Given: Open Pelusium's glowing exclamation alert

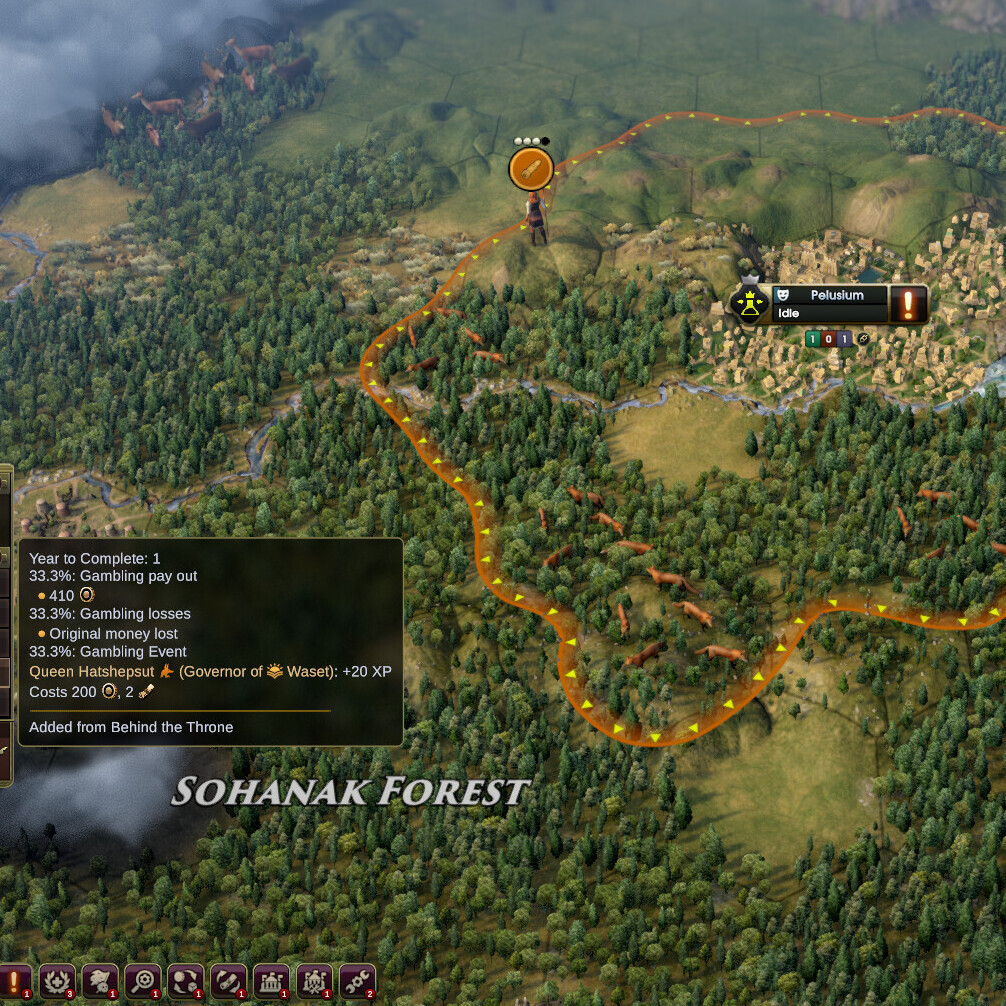Looking at the screenshot, I should pyautogui.click(x=908, y=304).
